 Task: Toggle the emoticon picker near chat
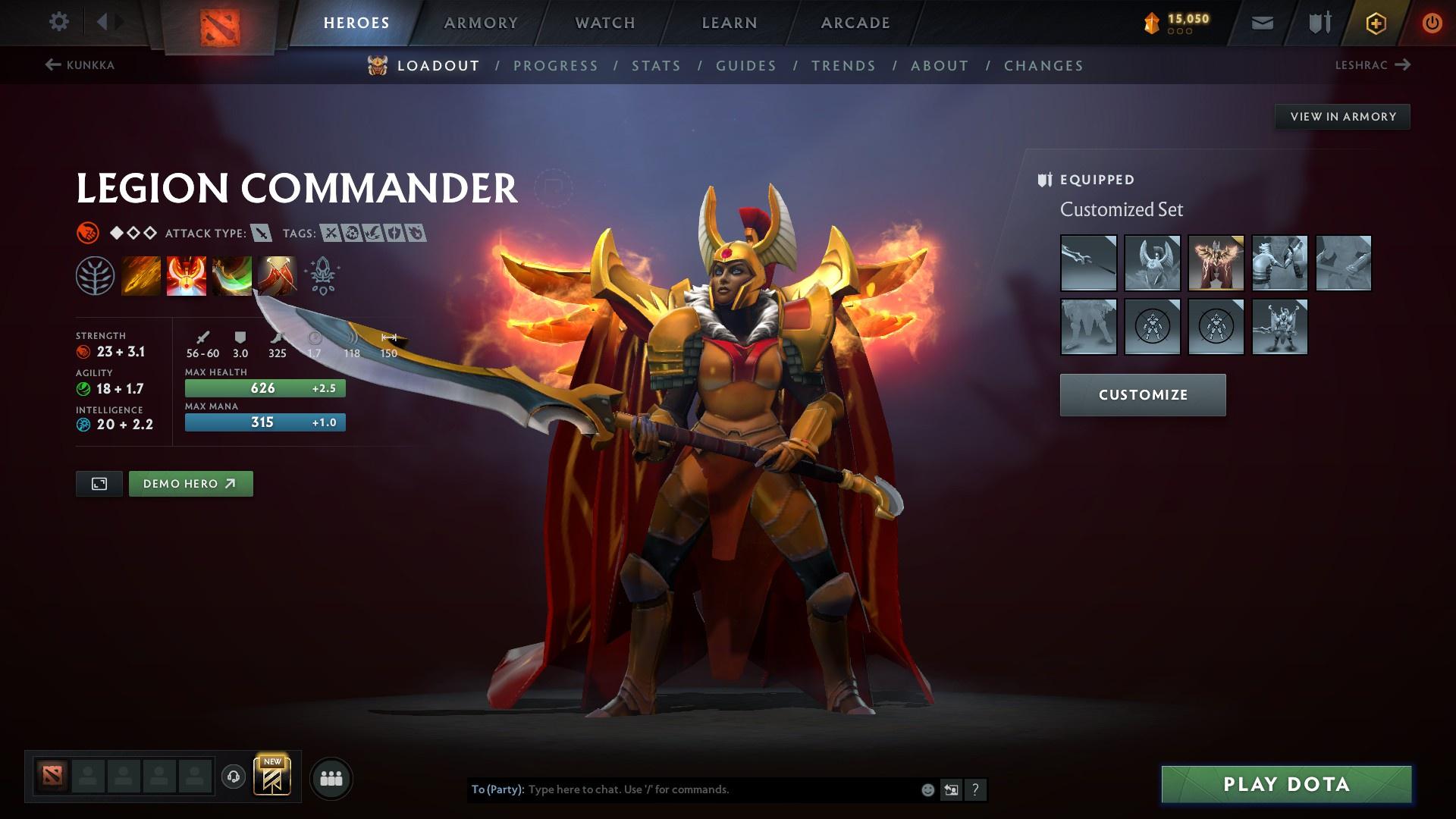[927, 789]
